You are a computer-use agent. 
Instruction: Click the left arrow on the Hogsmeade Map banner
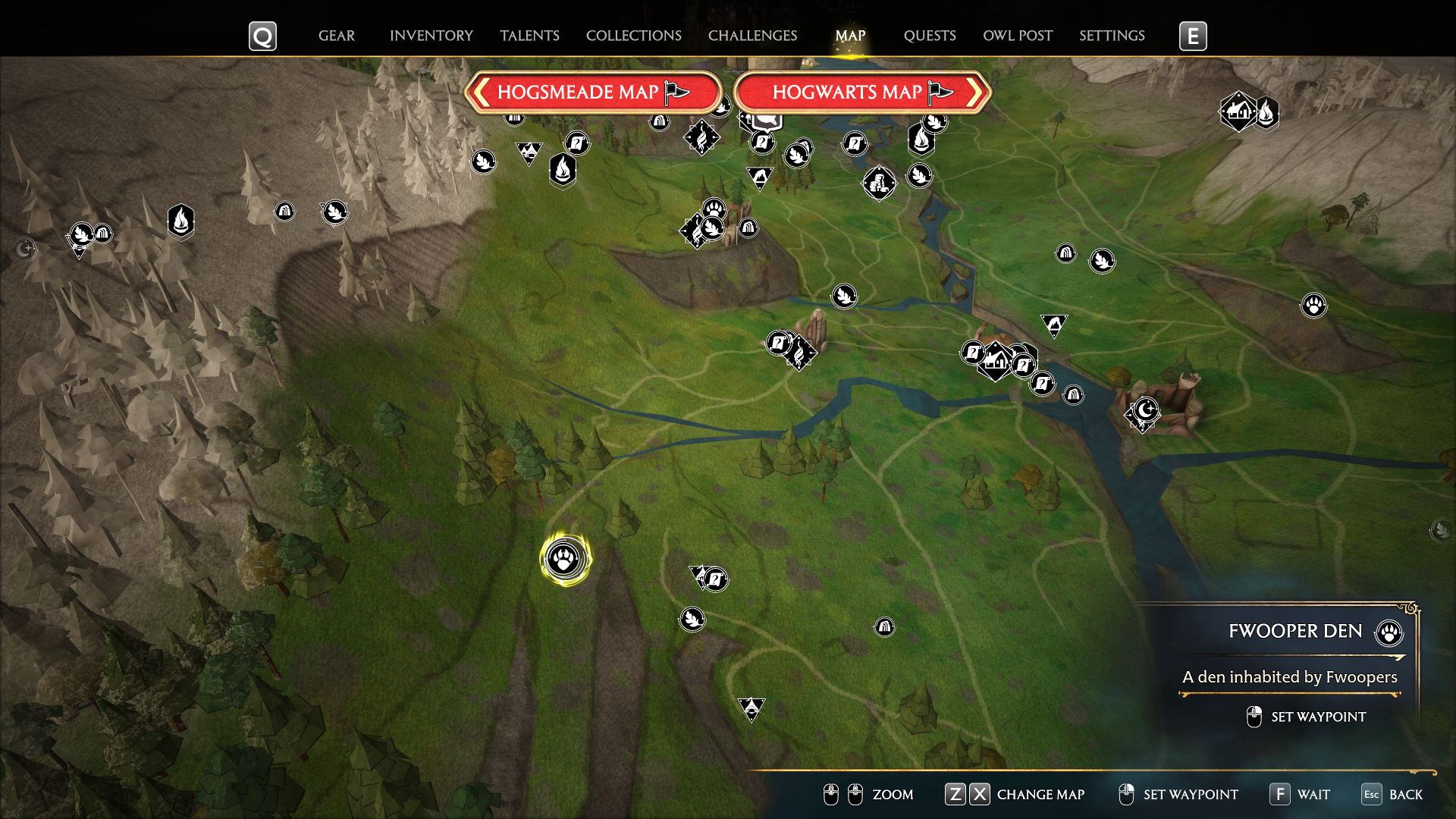(x=481, y=93)
